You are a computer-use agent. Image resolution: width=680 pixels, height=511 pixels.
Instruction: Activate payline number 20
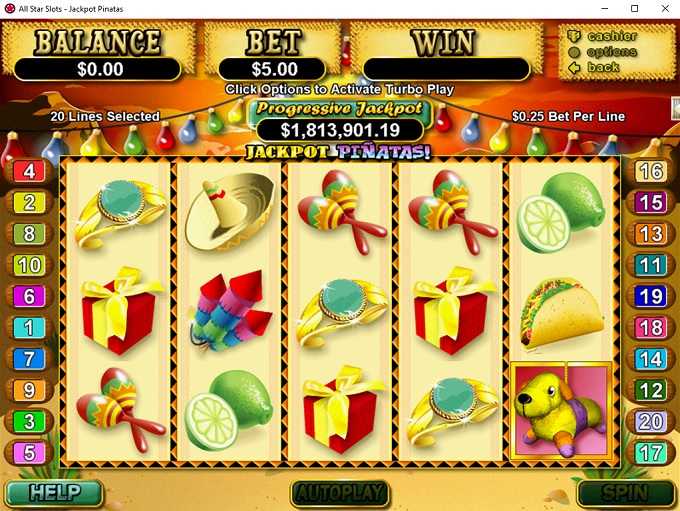click(650, 421)
